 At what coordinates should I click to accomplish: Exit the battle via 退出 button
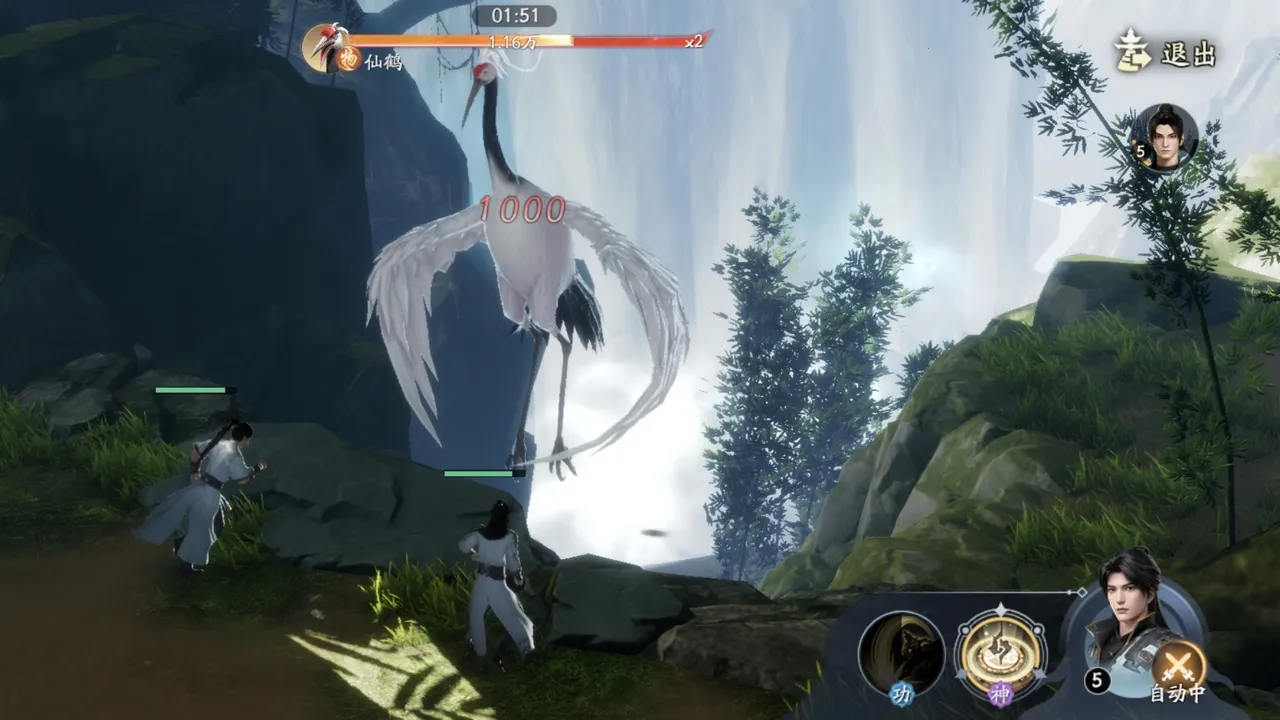point(1166,54)
